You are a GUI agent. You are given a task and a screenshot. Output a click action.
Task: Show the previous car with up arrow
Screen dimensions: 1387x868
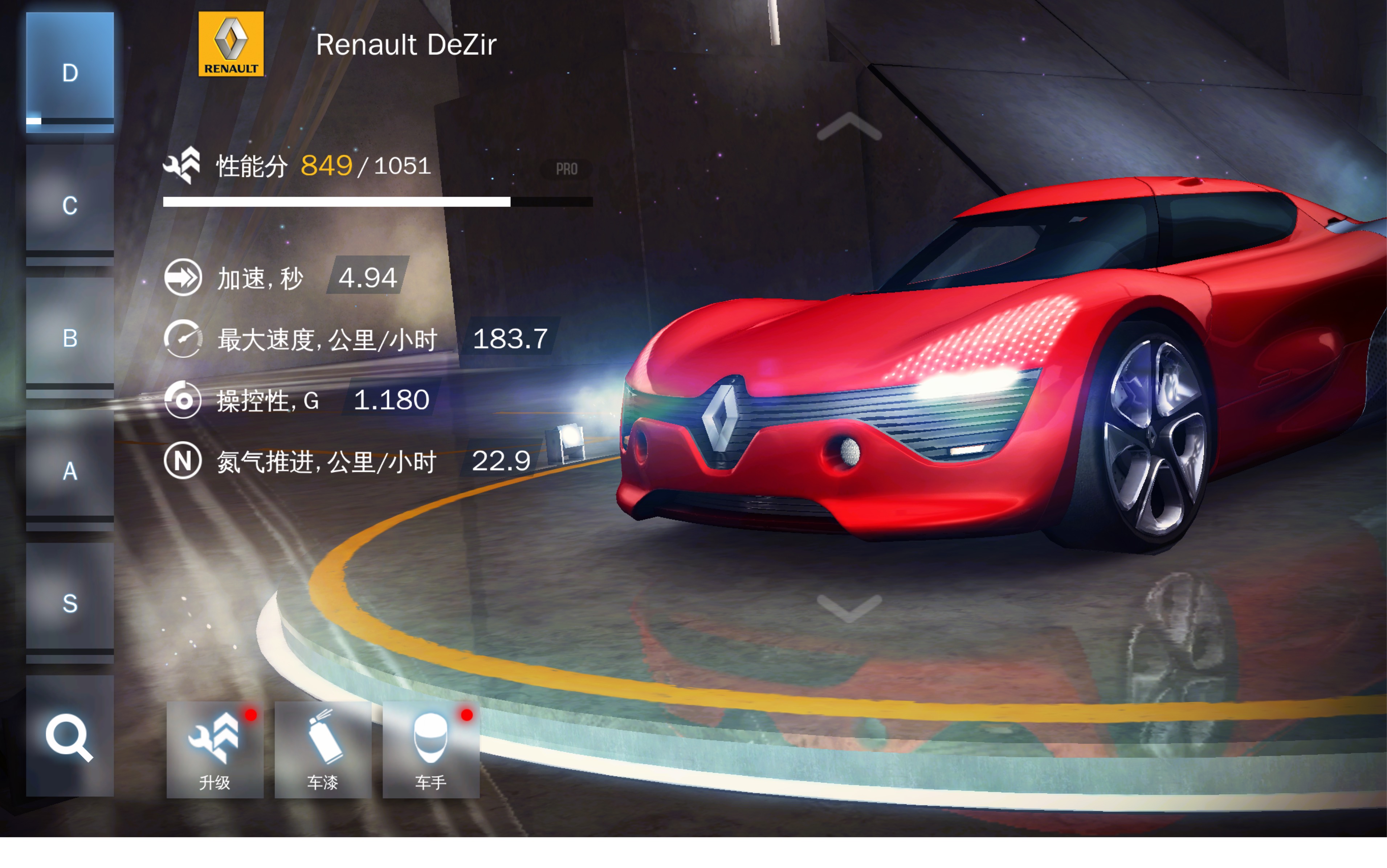[849, 127]
